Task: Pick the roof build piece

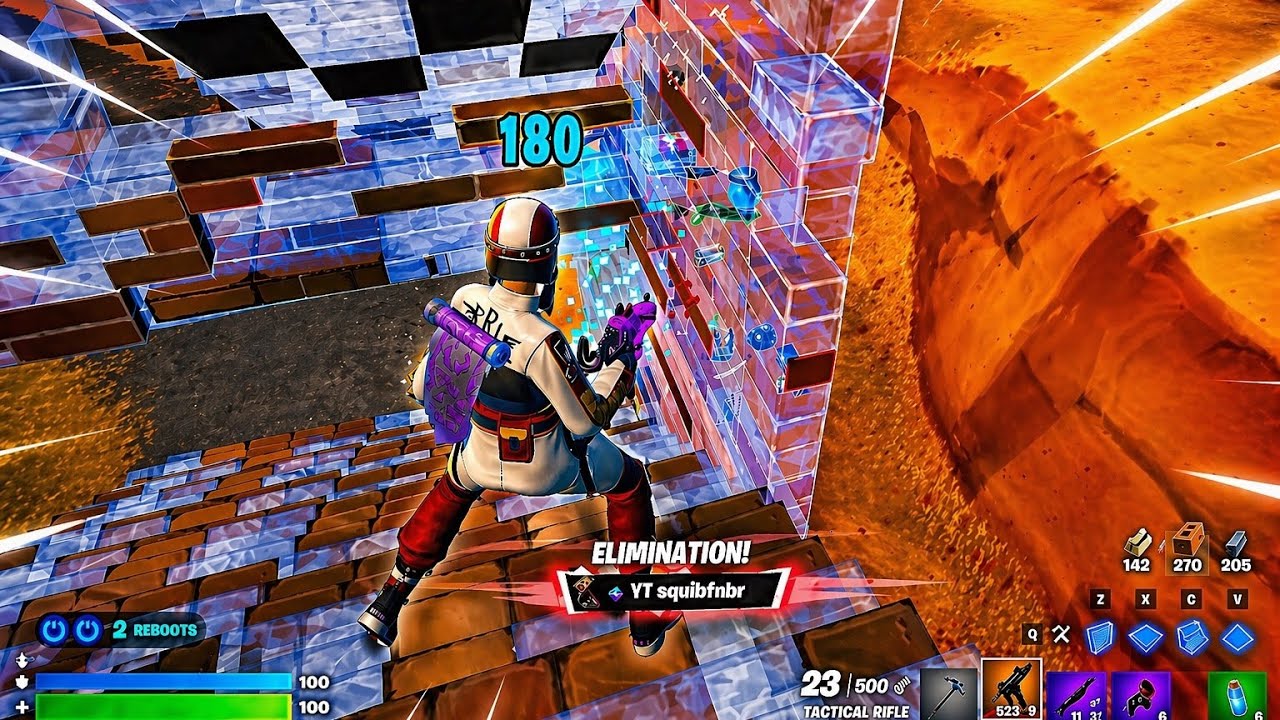Action: pos(1238,637)
